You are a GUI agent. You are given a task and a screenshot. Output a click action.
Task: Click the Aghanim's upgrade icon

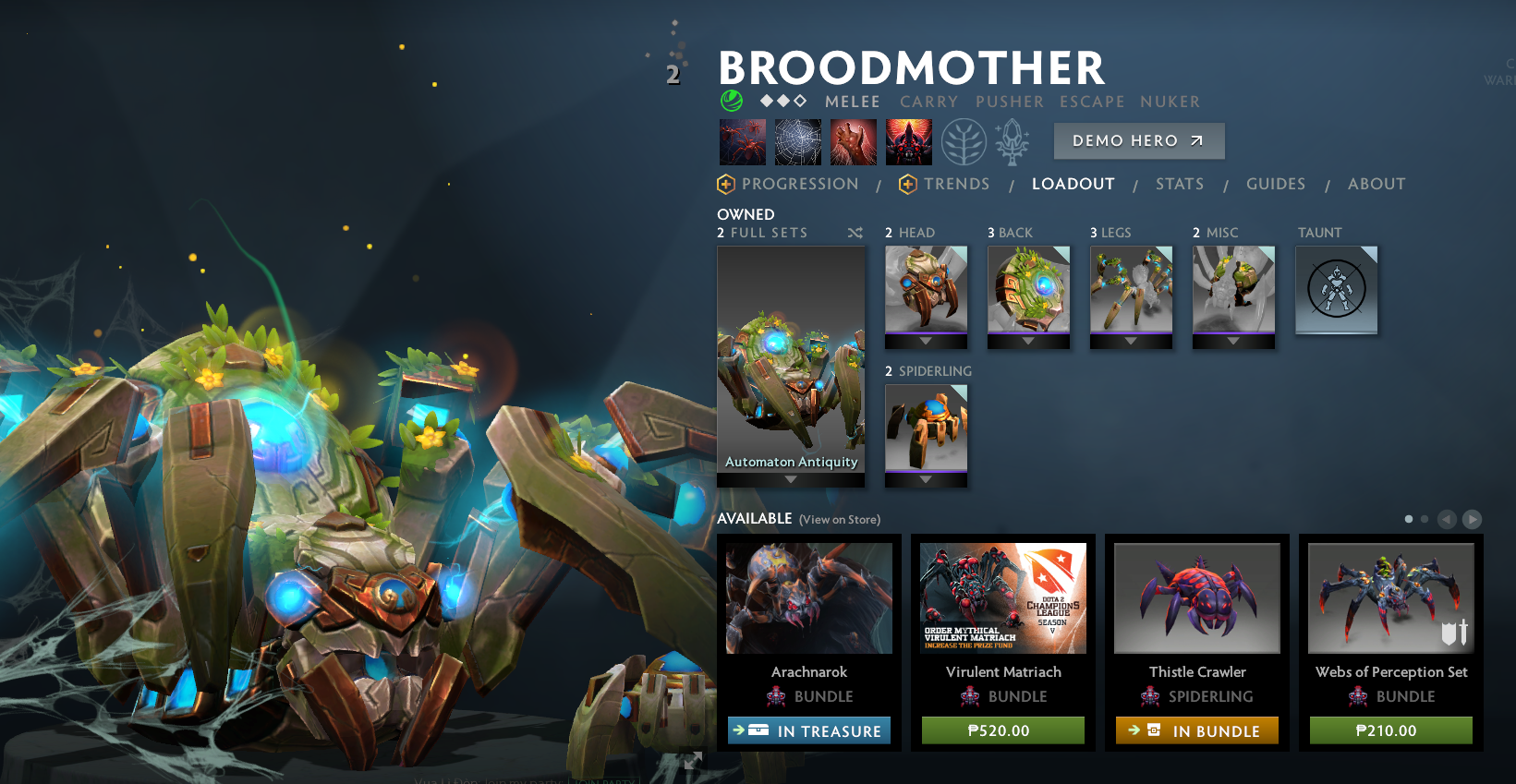click(x=1013, y=143)
